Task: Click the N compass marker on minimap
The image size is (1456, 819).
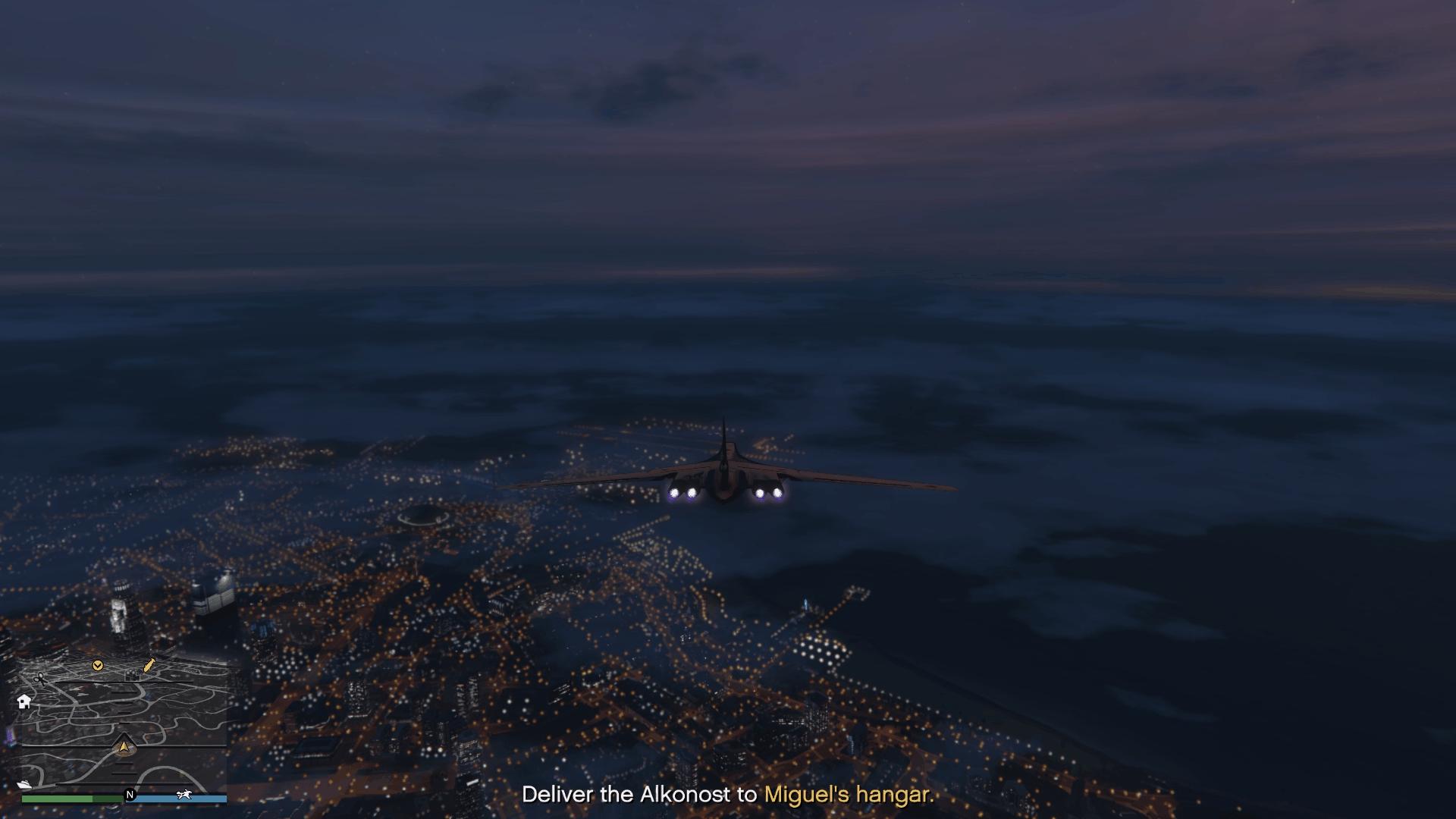Action: (x=130, y=795)
